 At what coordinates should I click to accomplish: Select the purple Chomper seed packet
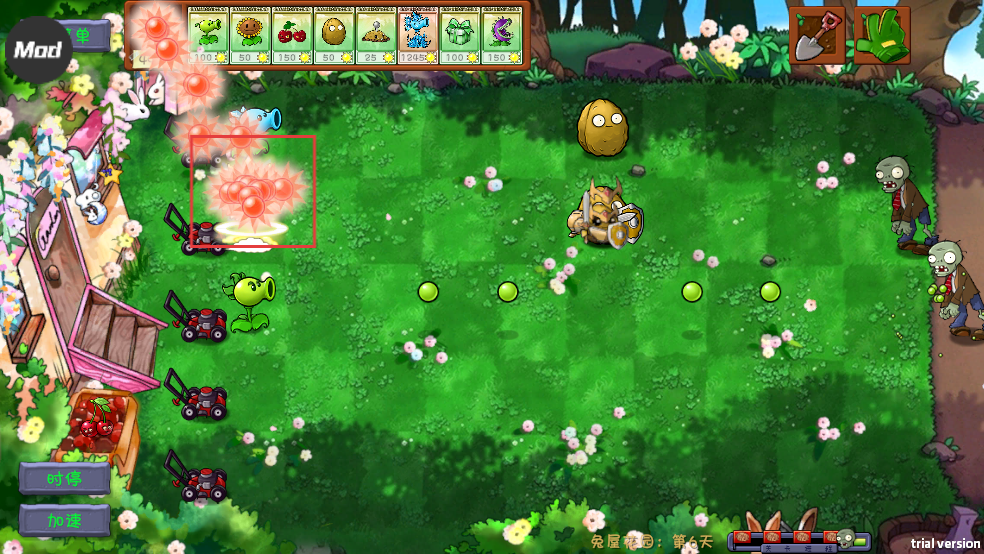click(502, 35)
